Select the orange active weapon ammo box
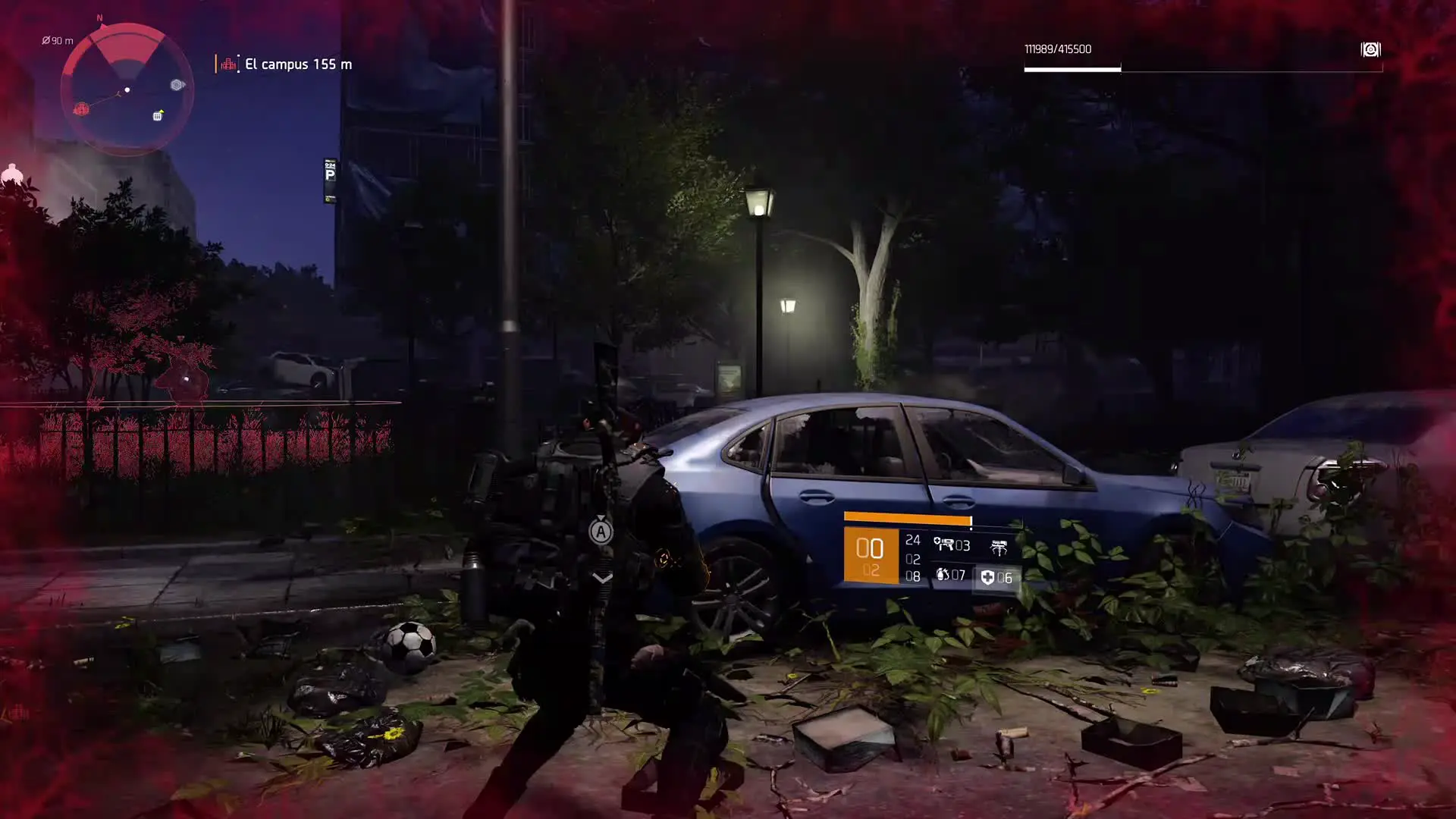This screenshot has width=1456, height=819. [x=871, y=556]
